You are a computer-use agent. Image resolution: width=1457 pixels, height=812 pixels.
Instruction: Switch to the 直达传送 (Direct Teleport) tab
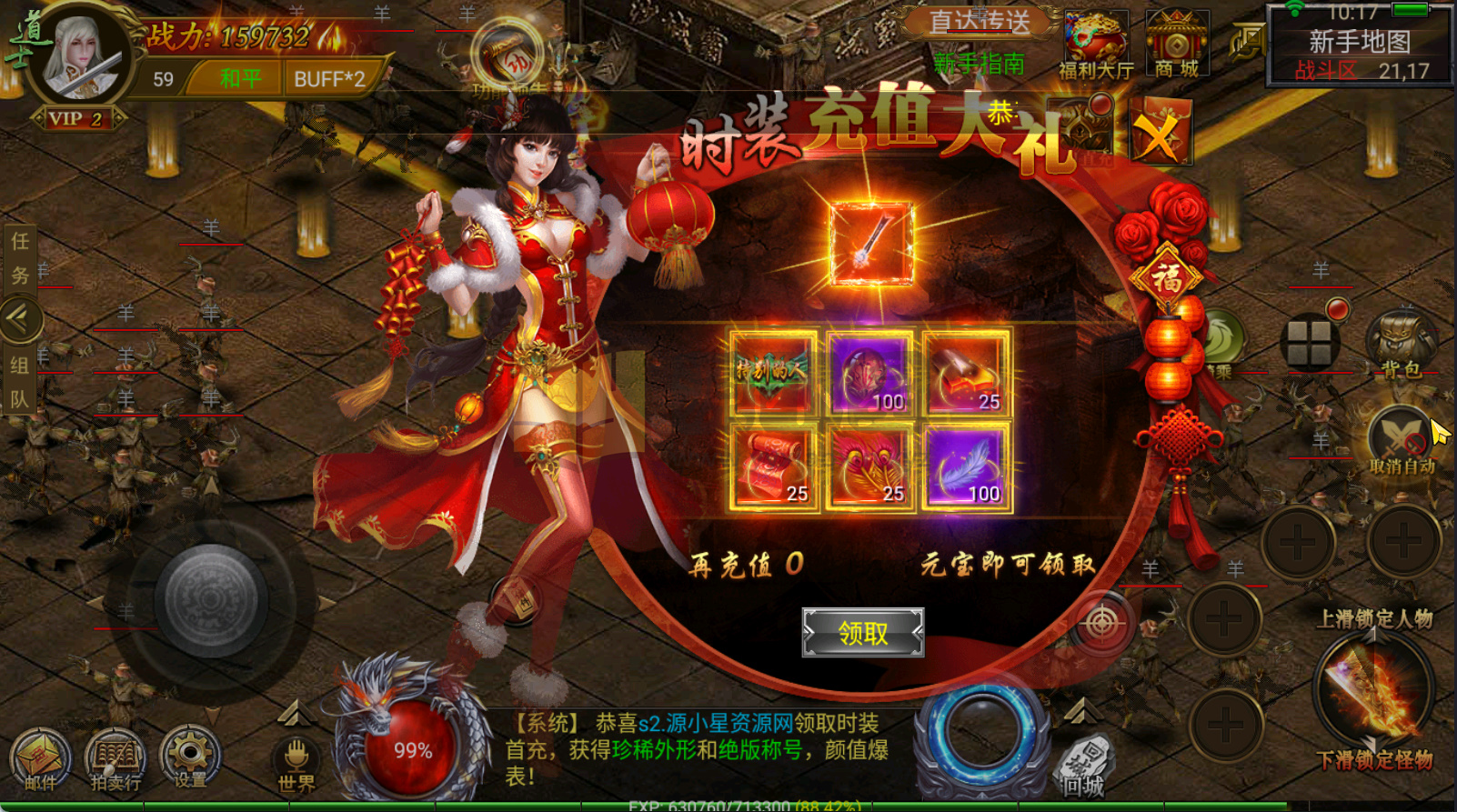[979, 22]
